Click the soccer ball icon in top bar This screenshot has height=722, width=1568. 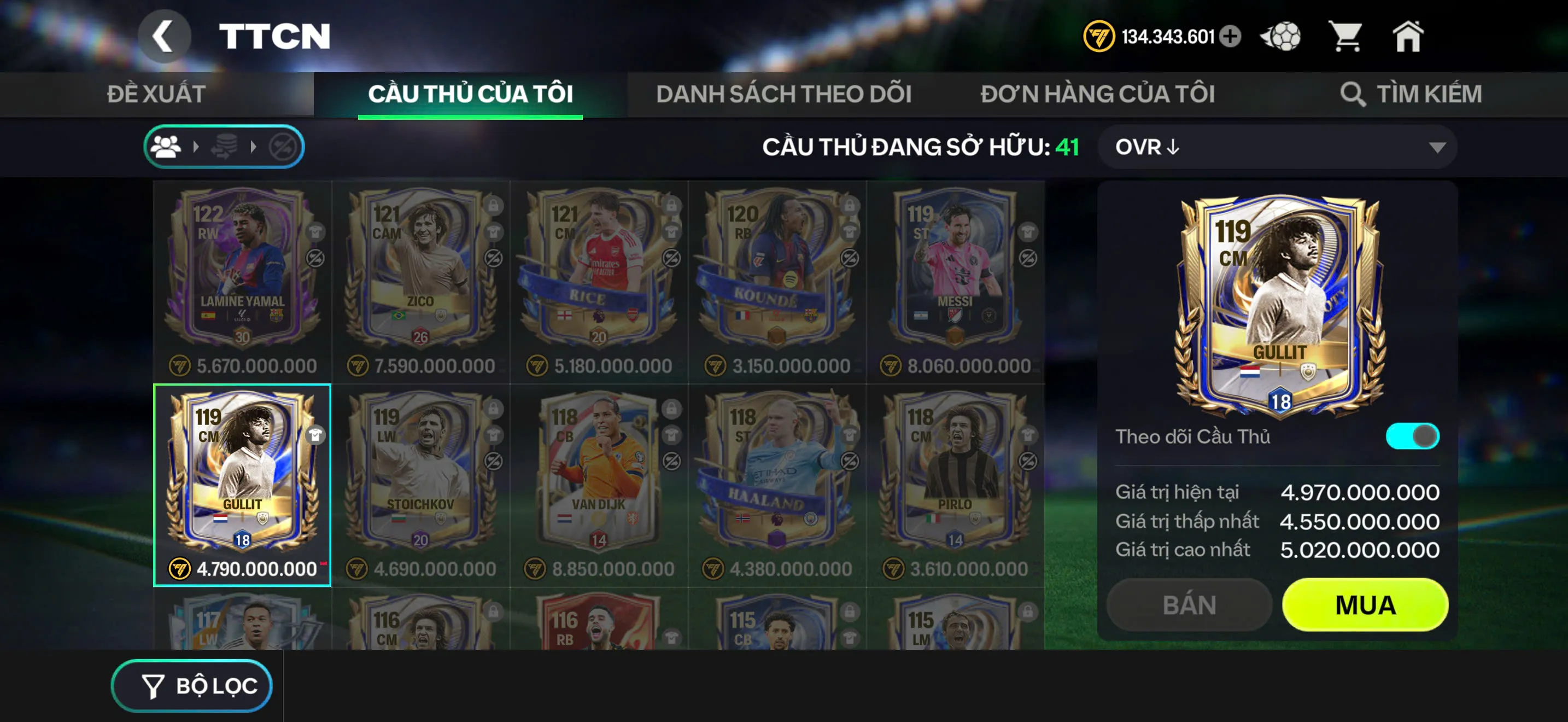[x=1280, y=38]
